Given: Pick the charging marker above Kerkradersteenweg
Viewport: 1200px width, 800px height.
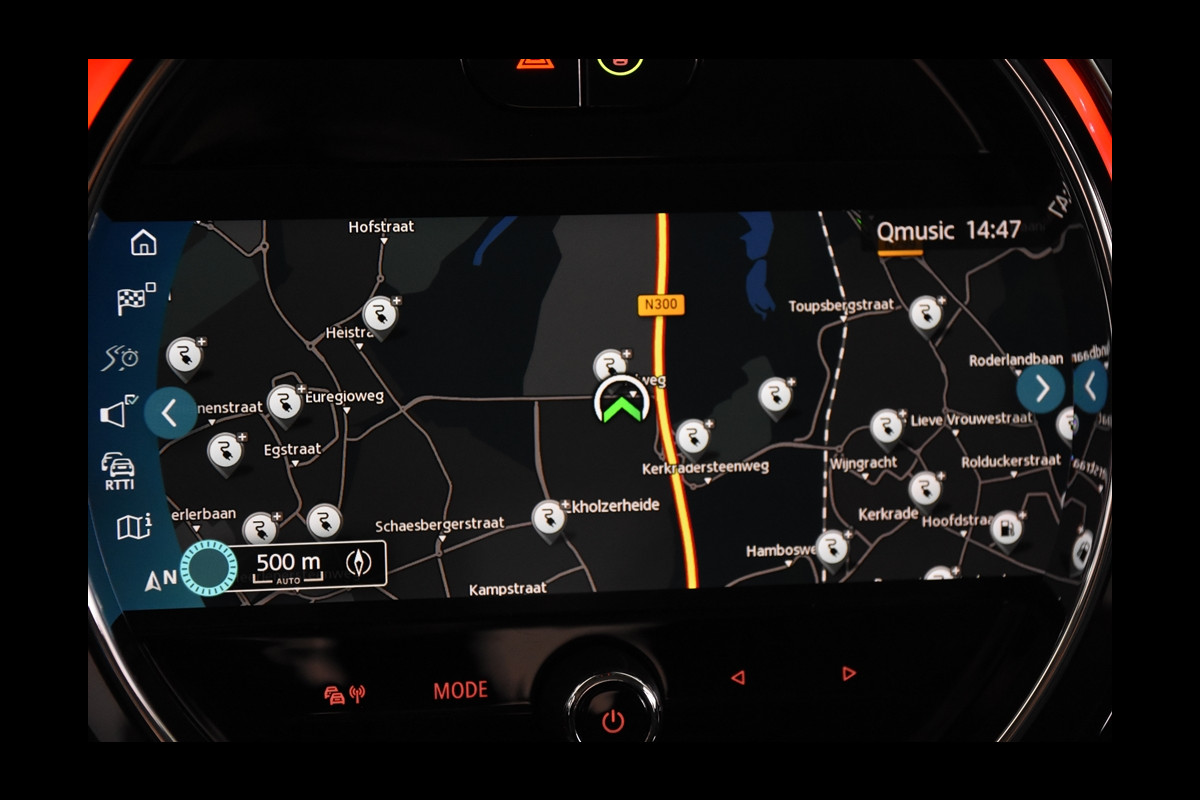Looking at the screenshot, I should tap(692, 435).
